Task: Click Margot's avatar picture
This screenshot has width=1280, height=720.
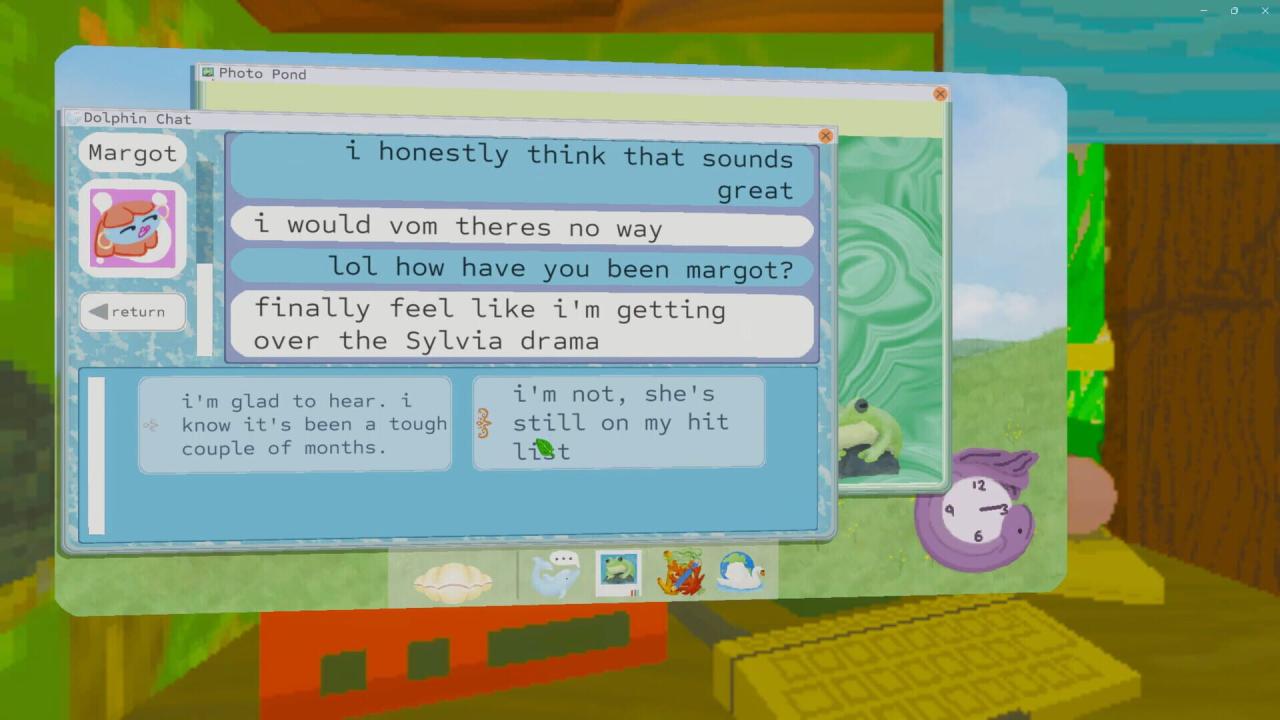Action: pyautogui.click(x=132, y=229)
